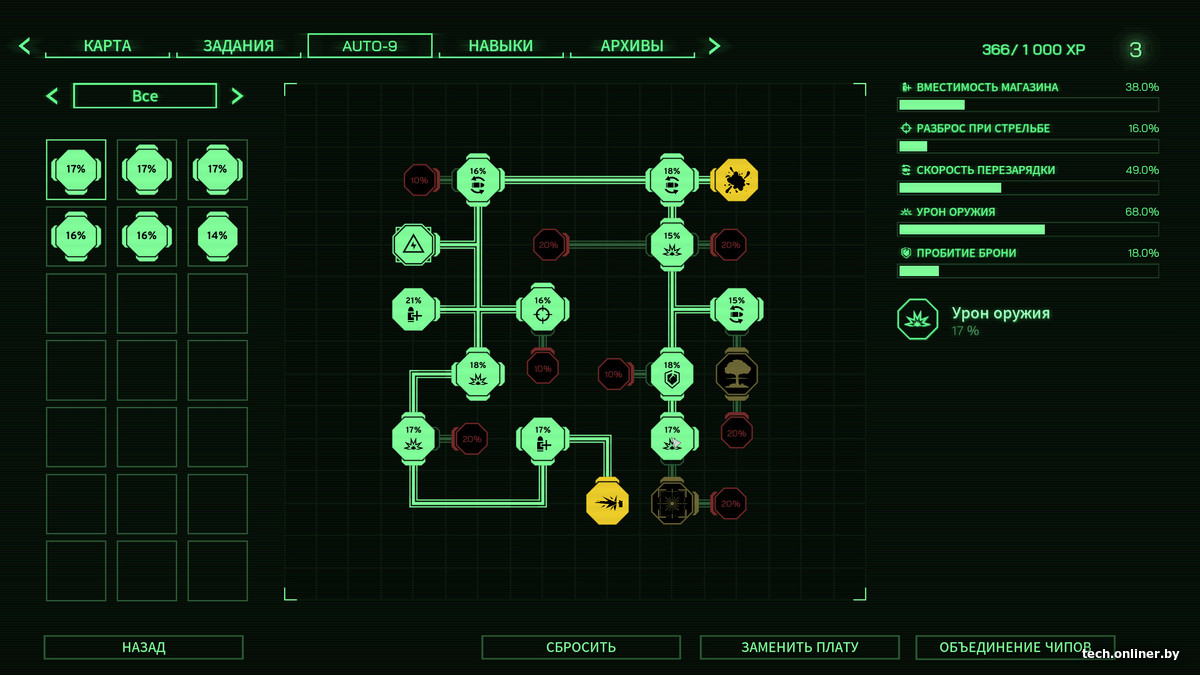The image size is (1200, 675).
Task: Select the dark tree node on the board
Action: pyautogui.click(x=737, y=374)
